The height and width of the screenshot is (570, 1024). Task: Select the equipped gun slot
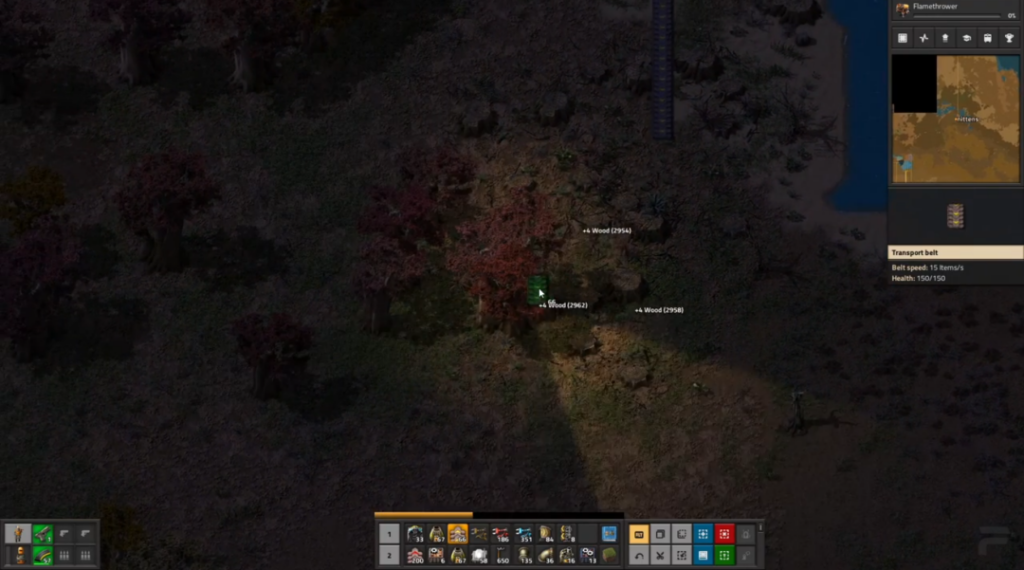[42, 534]
